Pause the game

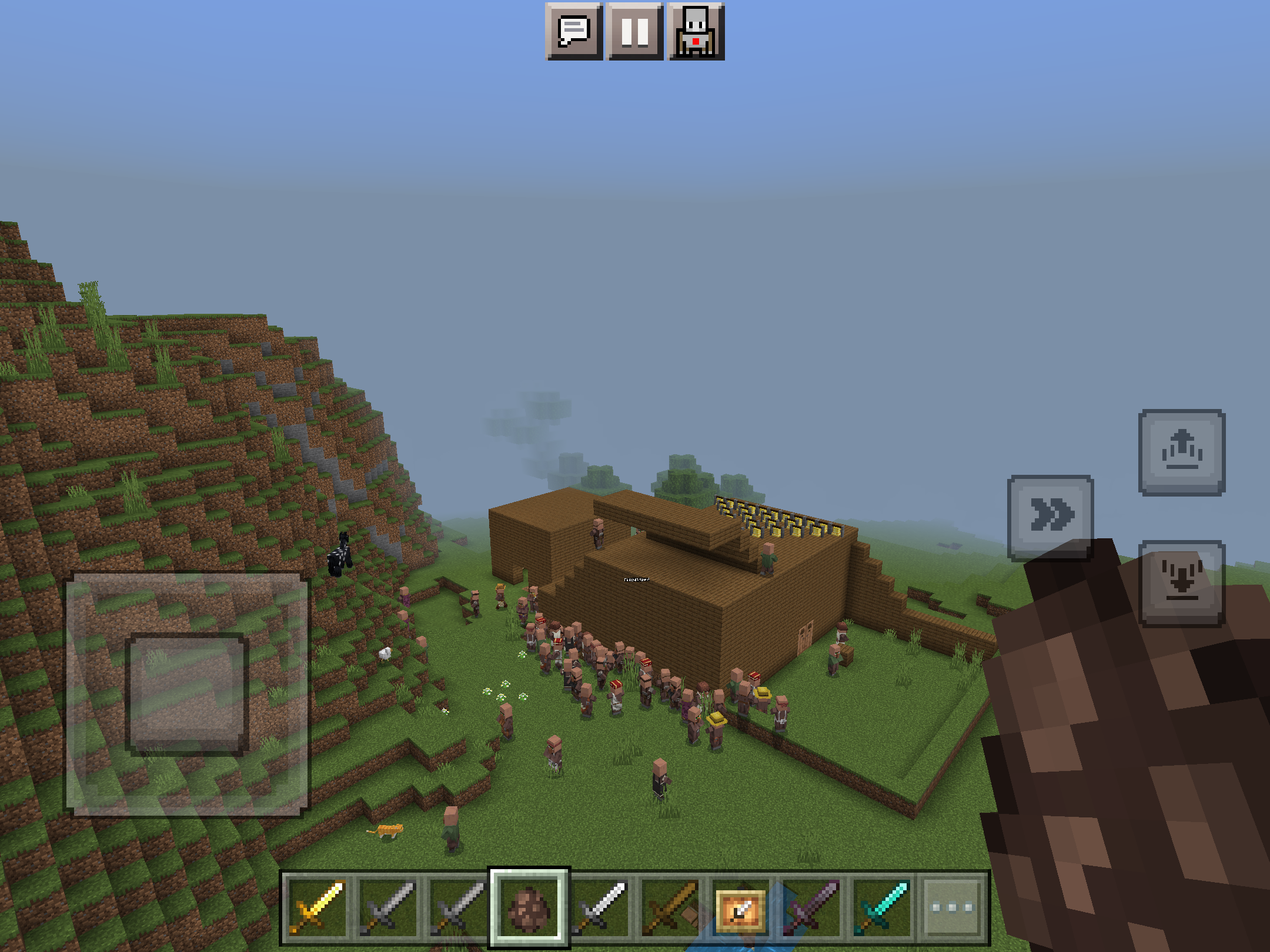point(635,31)
